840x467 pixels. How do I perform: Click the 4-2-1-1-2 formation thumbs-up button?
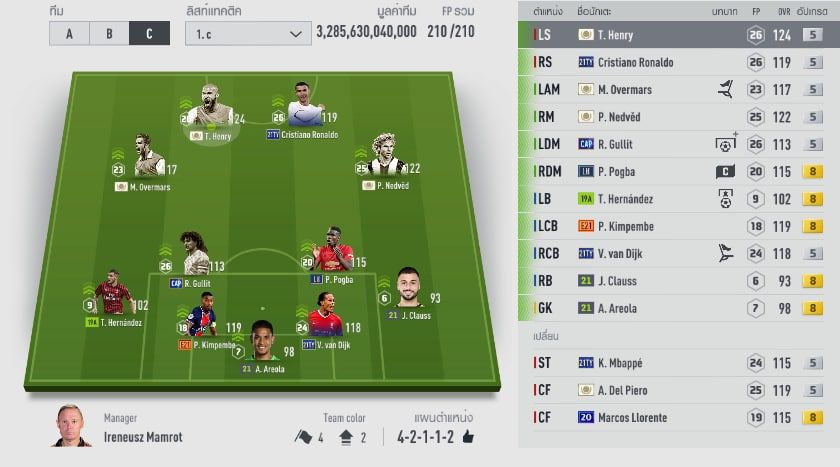(467, 437)
